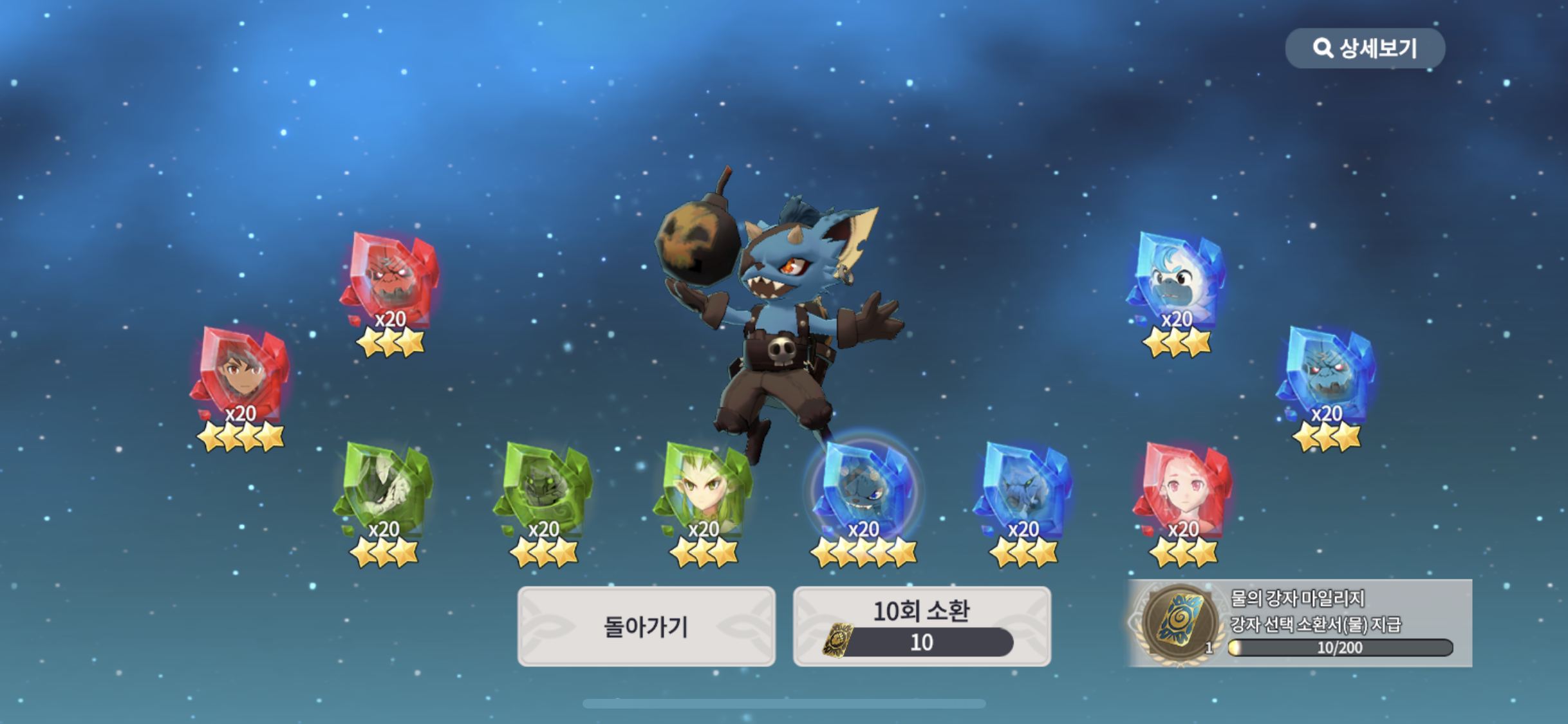This screenshot has width=1568, height=724.
Task: Select the red crystal with angry rock face
Action: (391, 280)
